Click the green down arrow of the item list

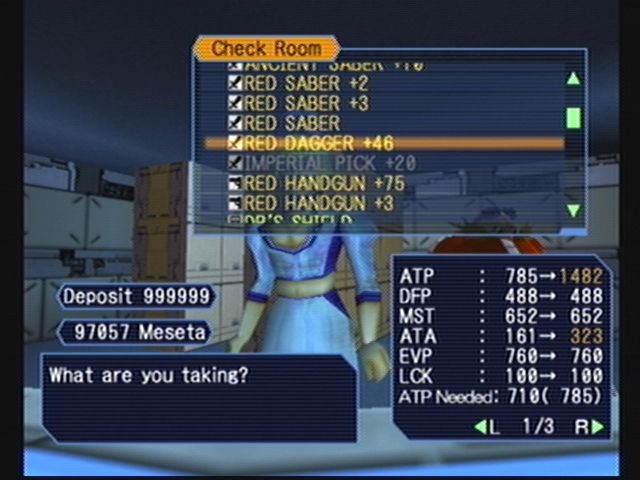point(573,210)
